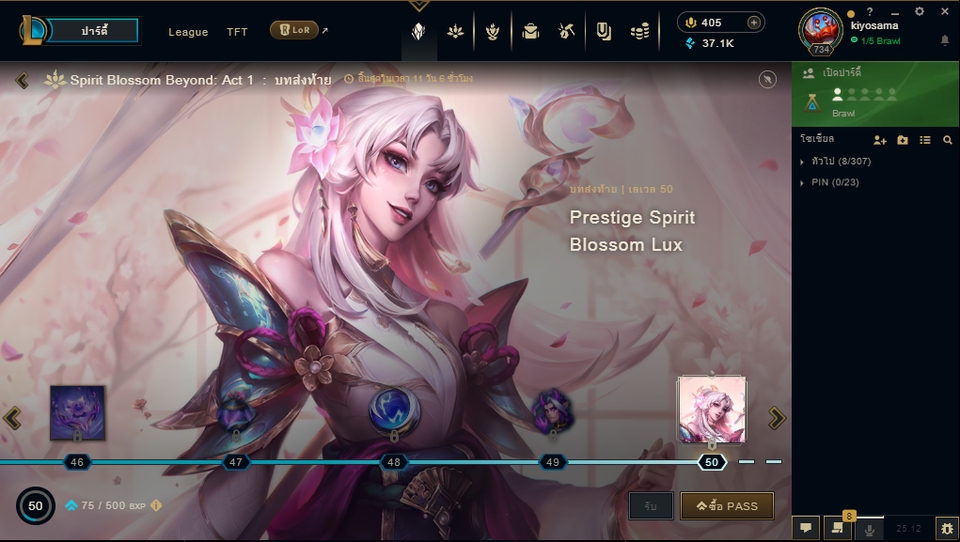Open kiyosama's profile avatar
This screenshot has width=960, height=542.
pyautogui.click(x=820, y=30)
